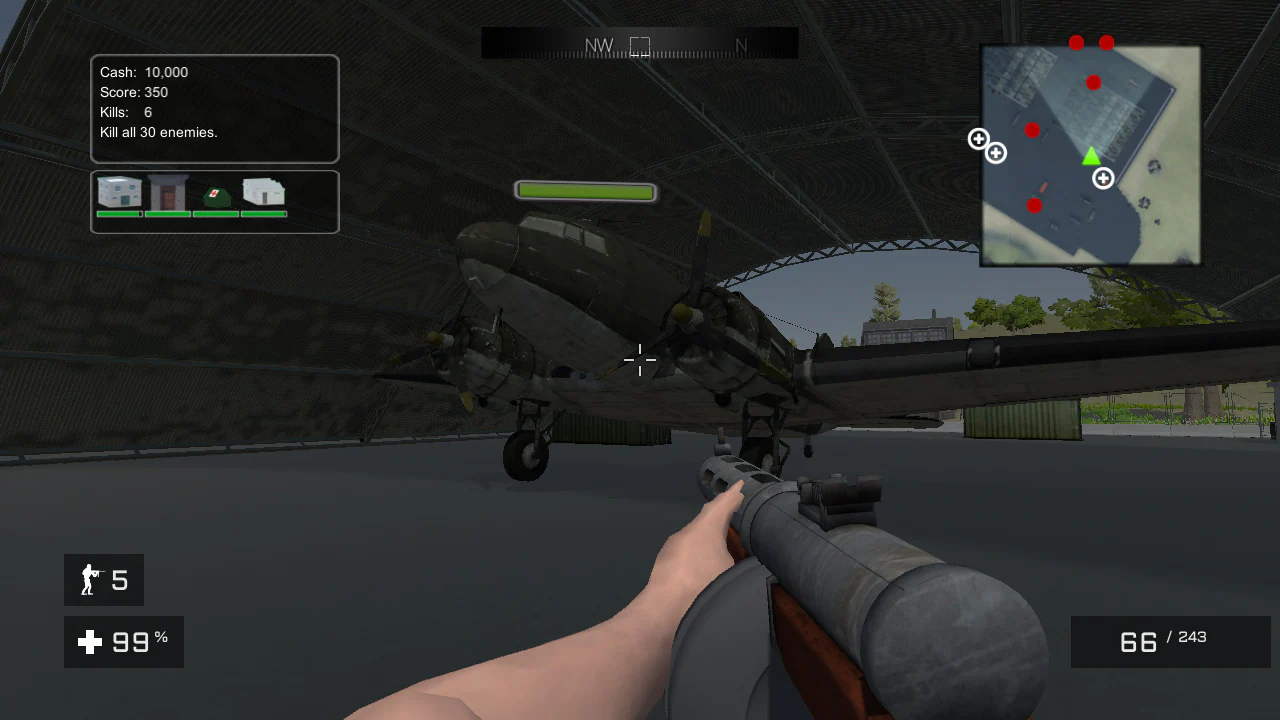Click the white medical cross health icon
This screenshot has height=720, width=1280.
(89, 642)
